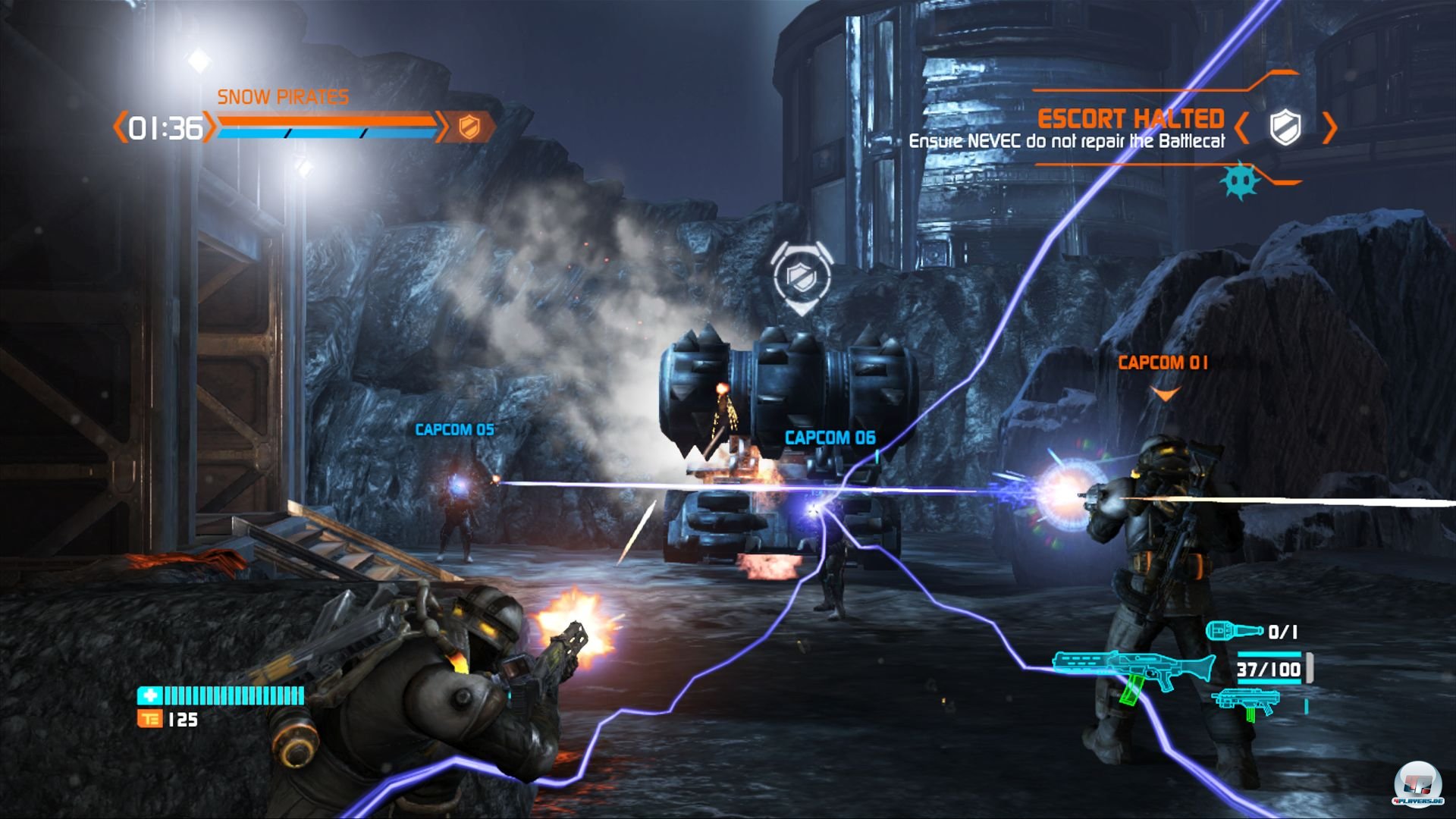Viewport: 1456px width, 819px height.
Task: Select the orange shield emblem by the Snow Pirates bar
Action: (x=469, y=127)
